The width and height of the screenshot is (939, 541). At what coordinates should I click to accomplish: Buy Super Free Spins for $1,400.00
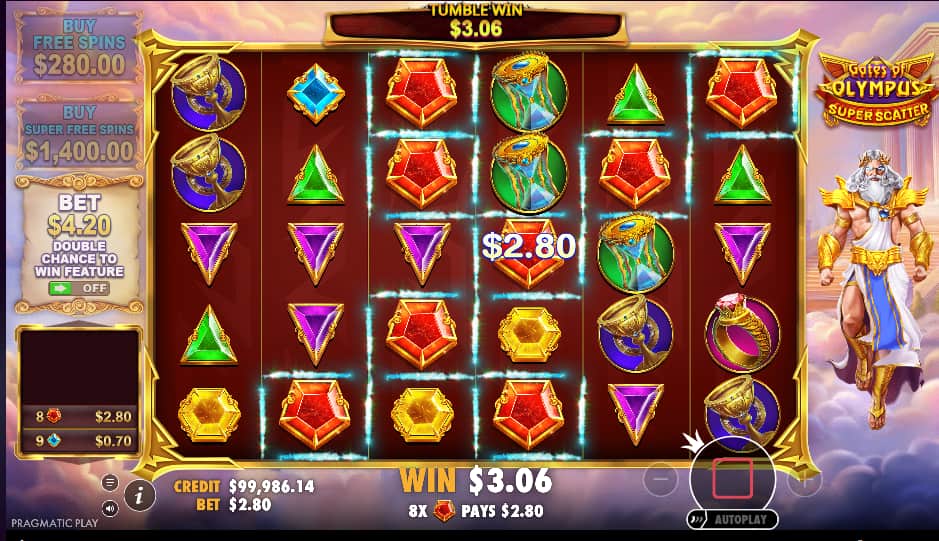79,132
